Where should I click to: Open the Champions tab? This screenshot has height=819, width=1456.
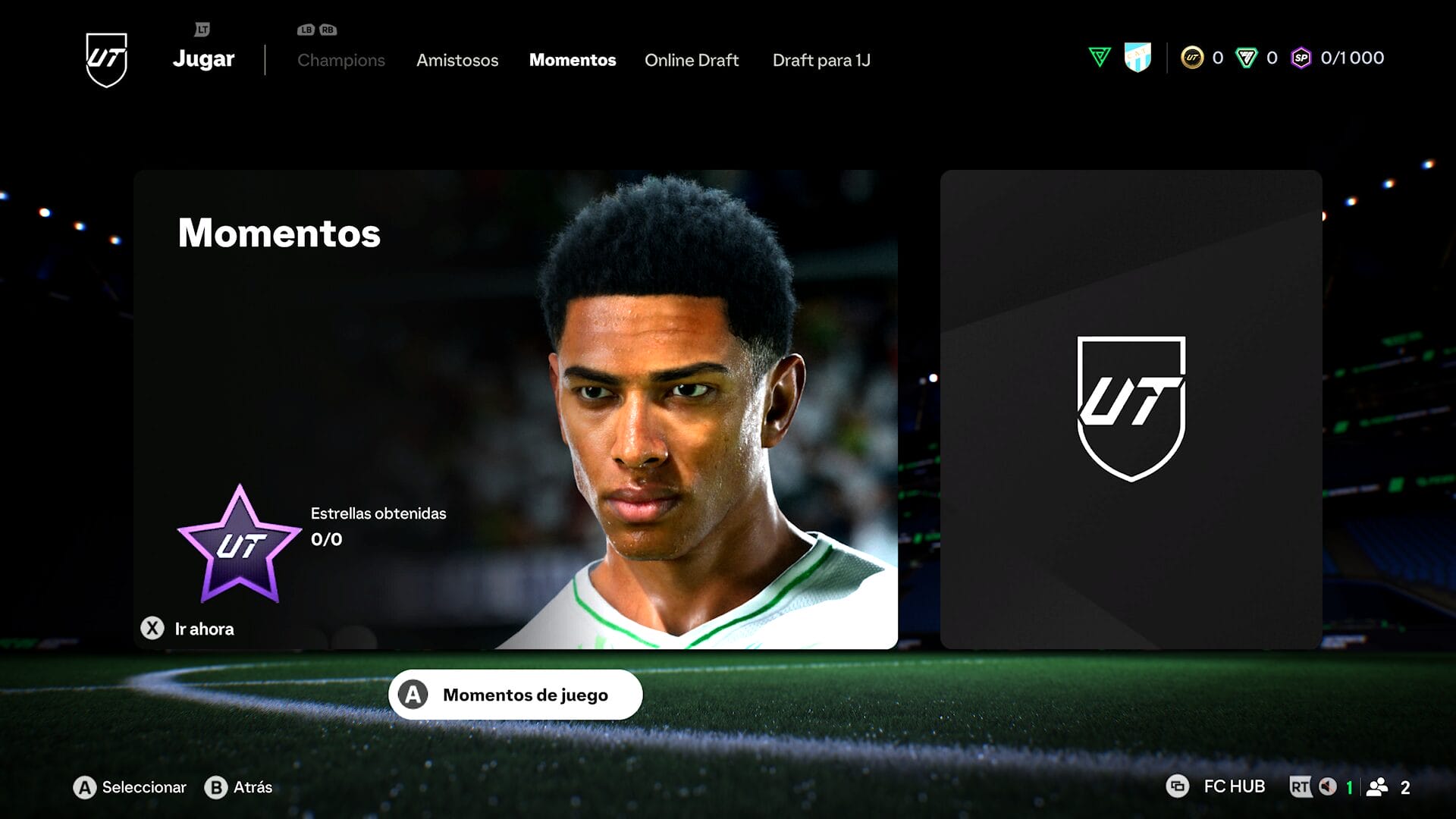coord(341,60)
